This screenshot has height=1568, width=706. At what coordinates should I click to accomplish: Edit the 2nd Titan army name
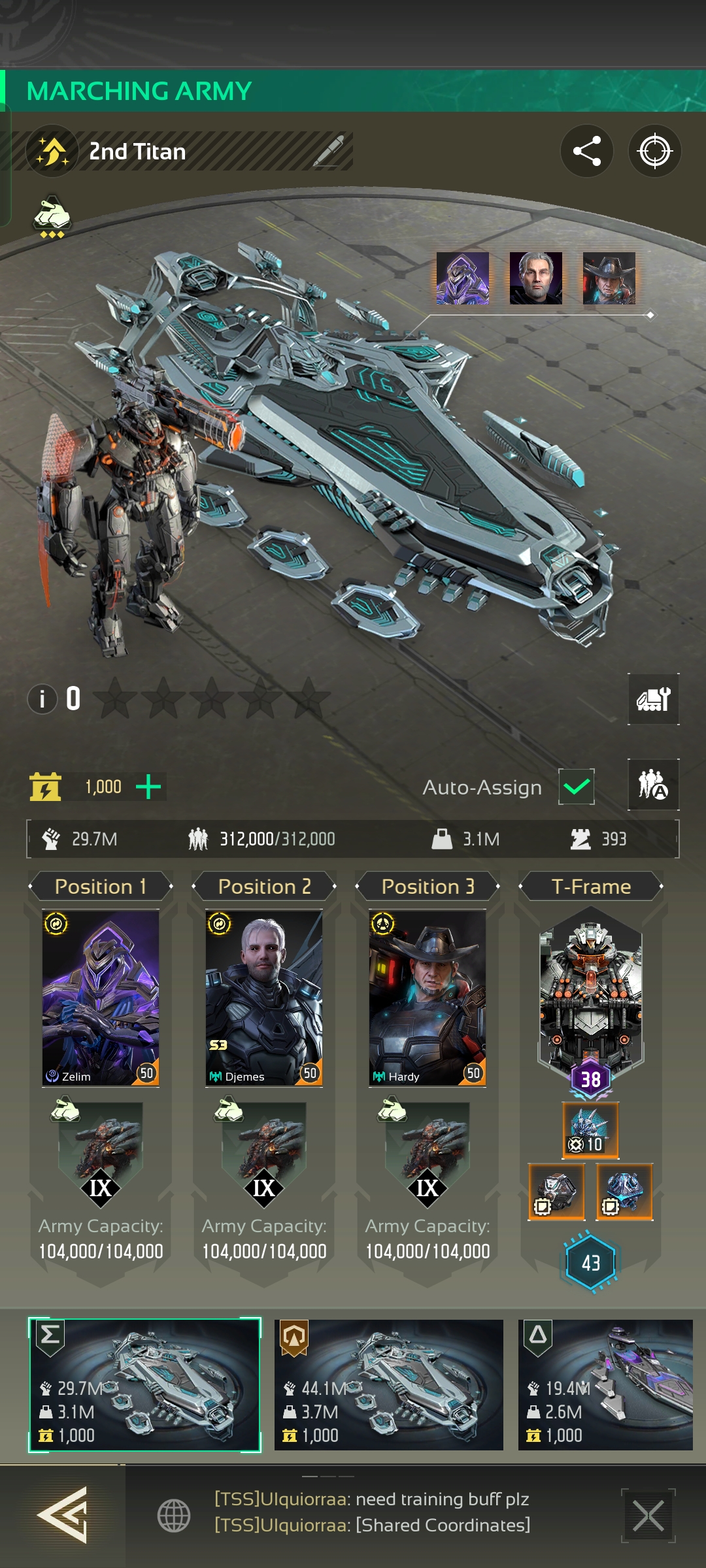coord(329,152)
